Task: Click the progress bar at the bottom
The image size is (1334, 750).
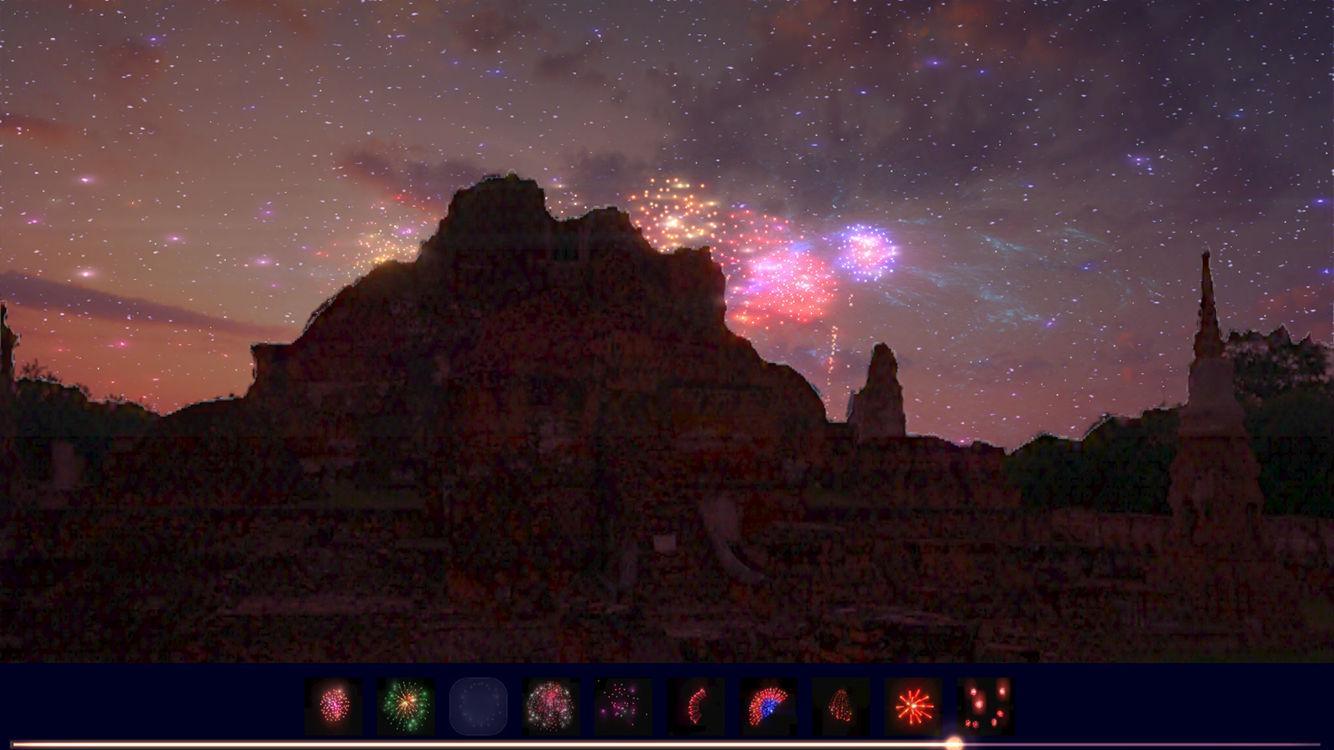Action: (667, 742)
